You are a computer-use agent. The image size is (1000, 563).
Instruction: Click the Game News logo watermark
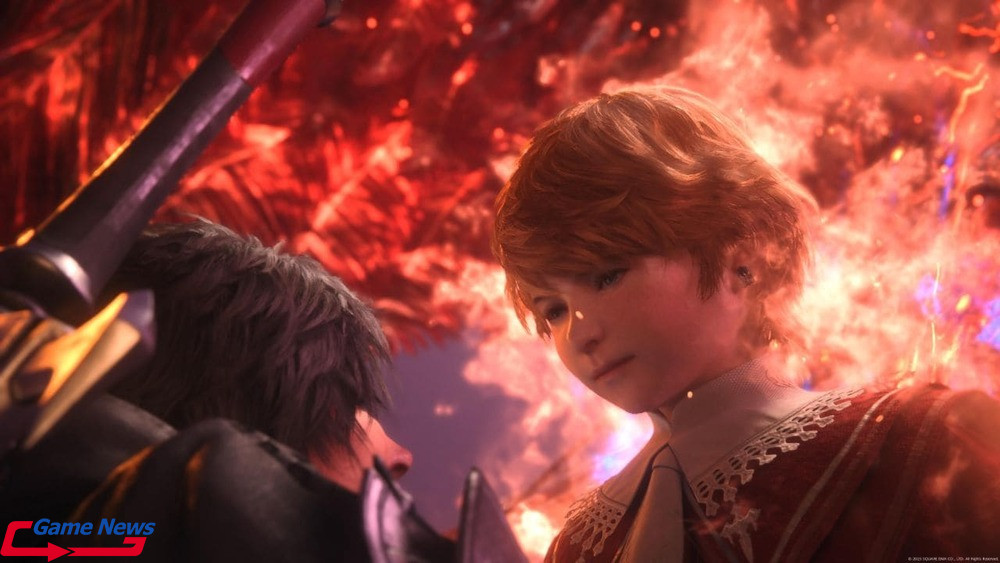[78, 536]
